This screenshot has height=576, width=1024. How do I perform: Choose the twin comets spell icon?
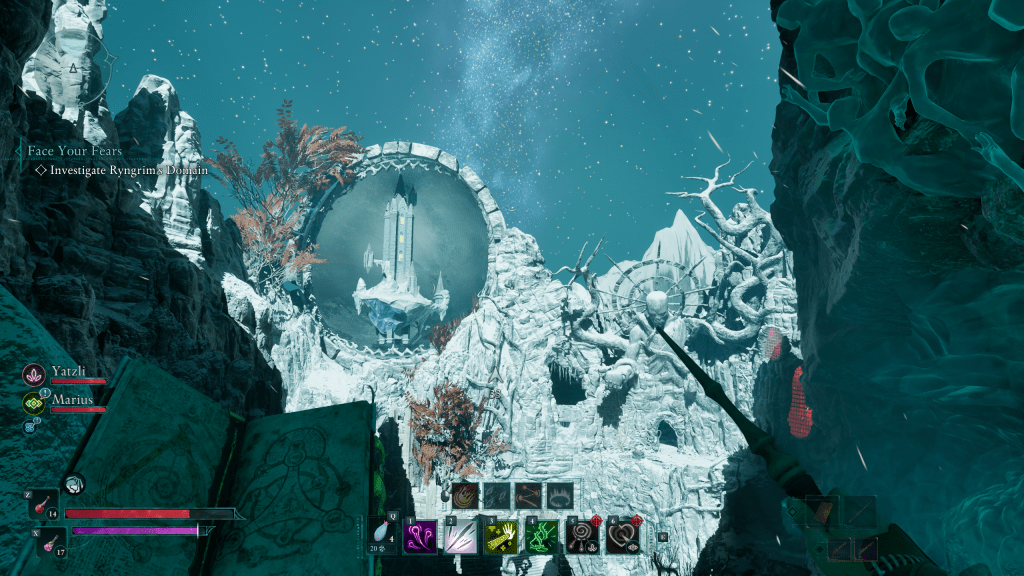coord(528,495)
